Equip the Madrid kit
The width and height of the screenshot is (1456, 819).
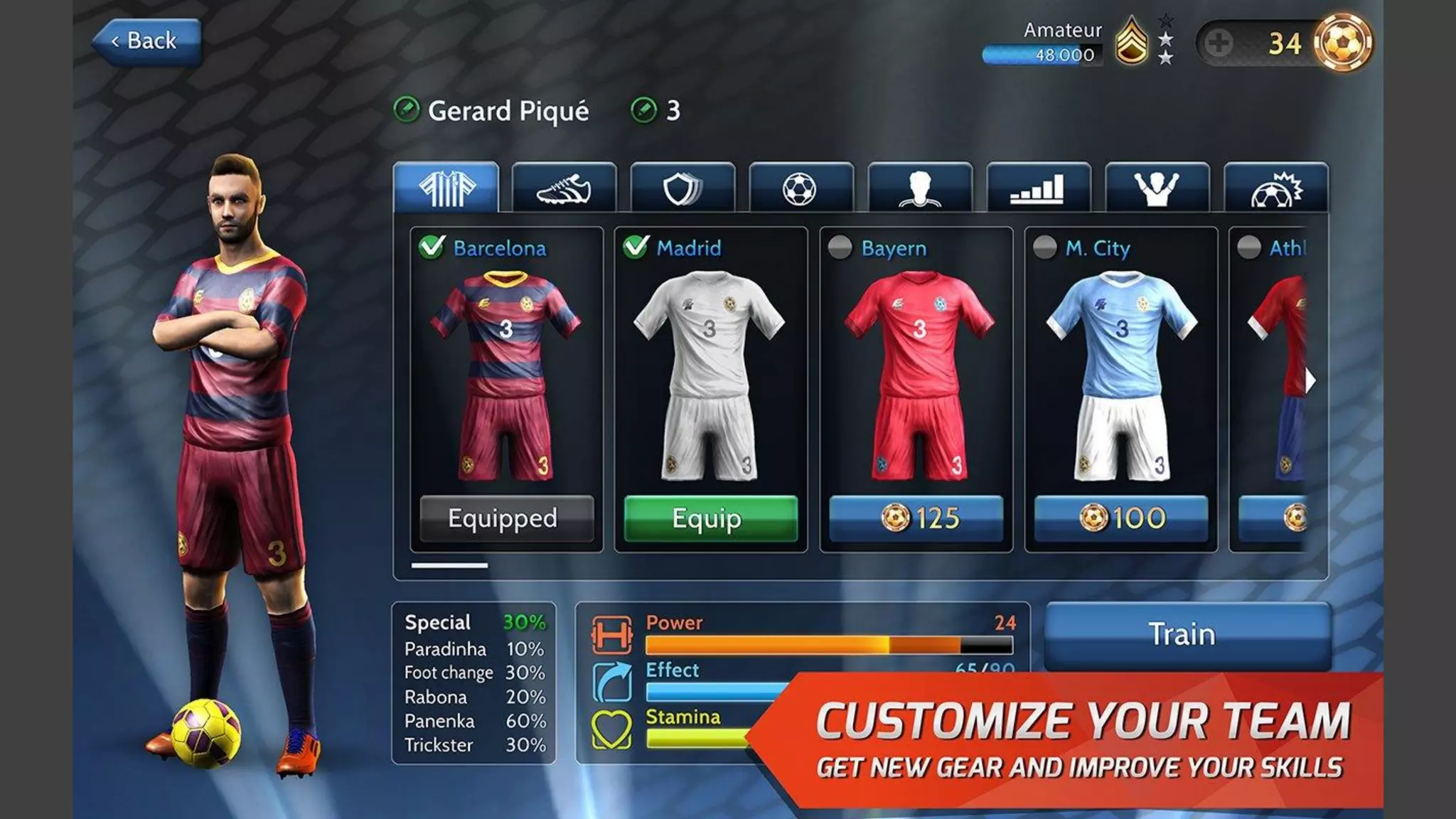click(x=710, y=518)
